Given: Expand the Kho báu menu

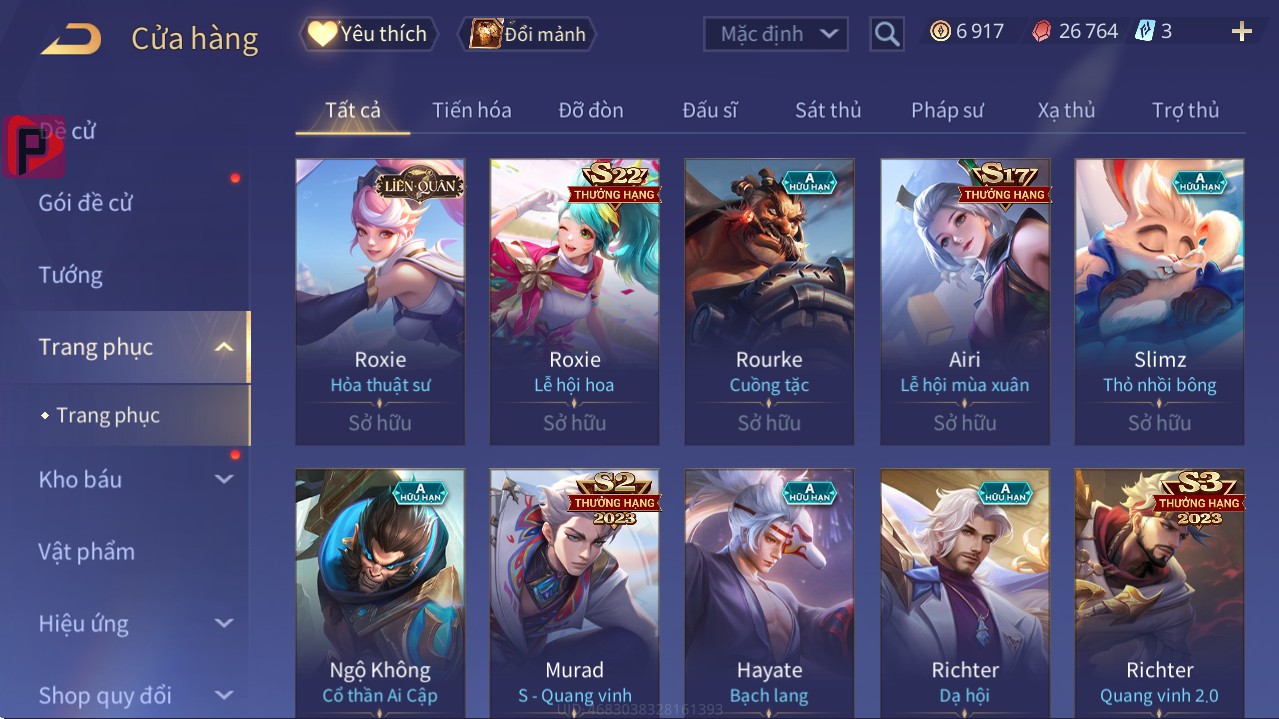Looking at the screenshot, I should tap(135, 479).
